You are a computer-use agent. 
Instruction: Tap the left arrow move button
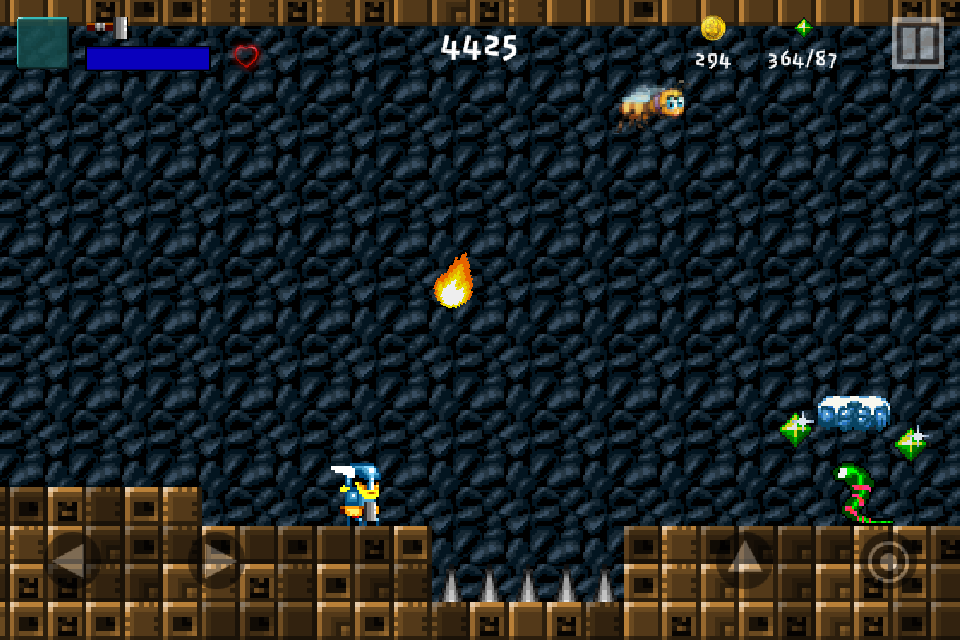(72, 560)
